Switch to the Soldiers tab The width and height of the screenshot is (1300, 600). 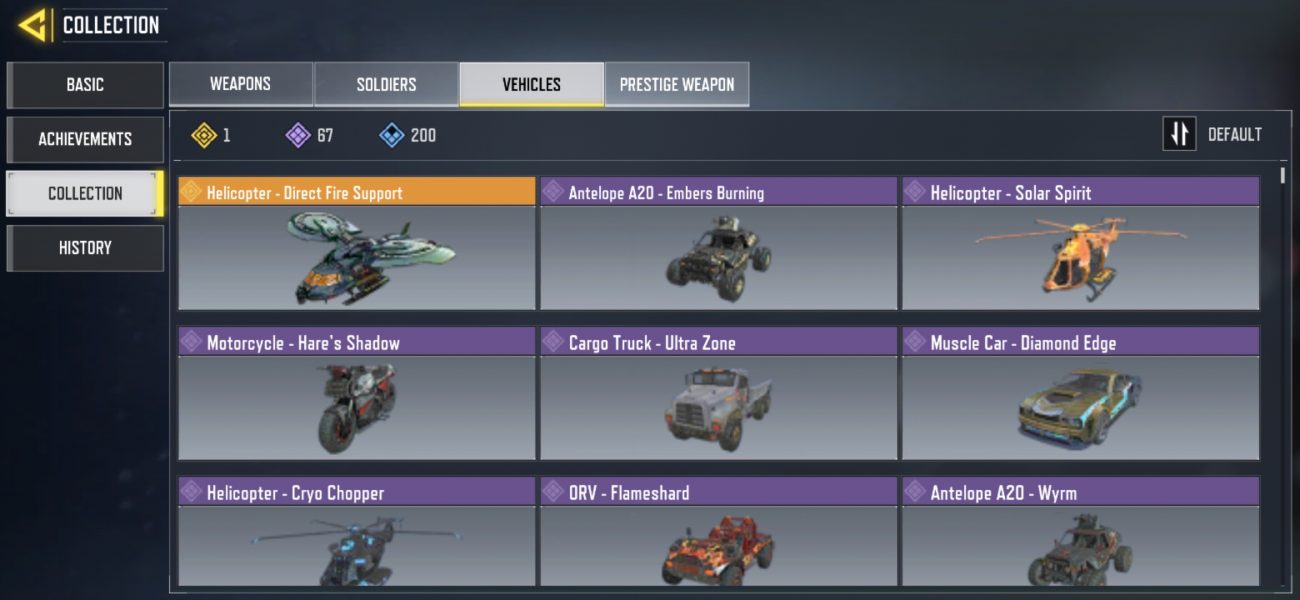[386, 84]
